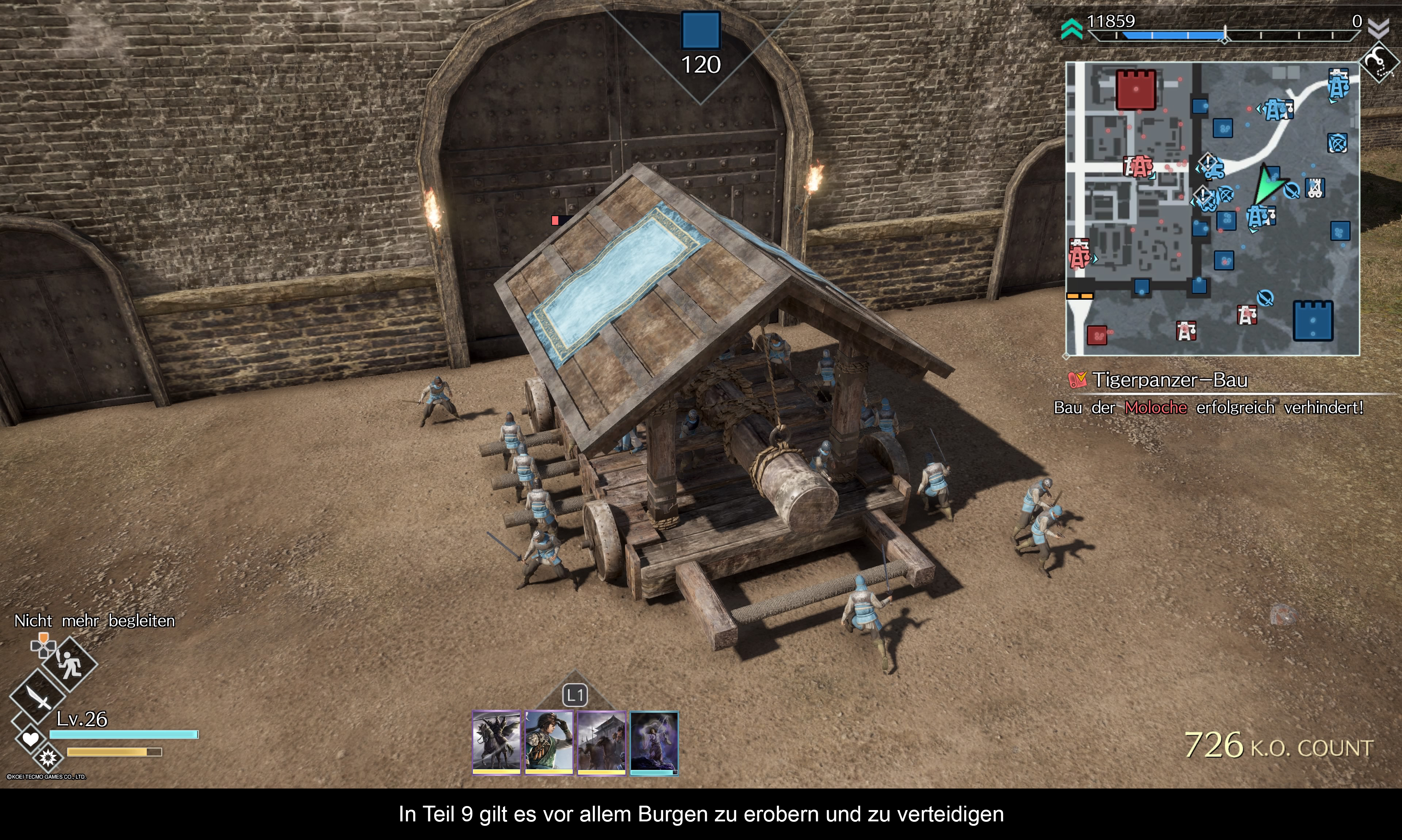Select the large blue allied castle on minimap
The height and width of the screenshot is (840, 1402).
[x=1313, y=321]
